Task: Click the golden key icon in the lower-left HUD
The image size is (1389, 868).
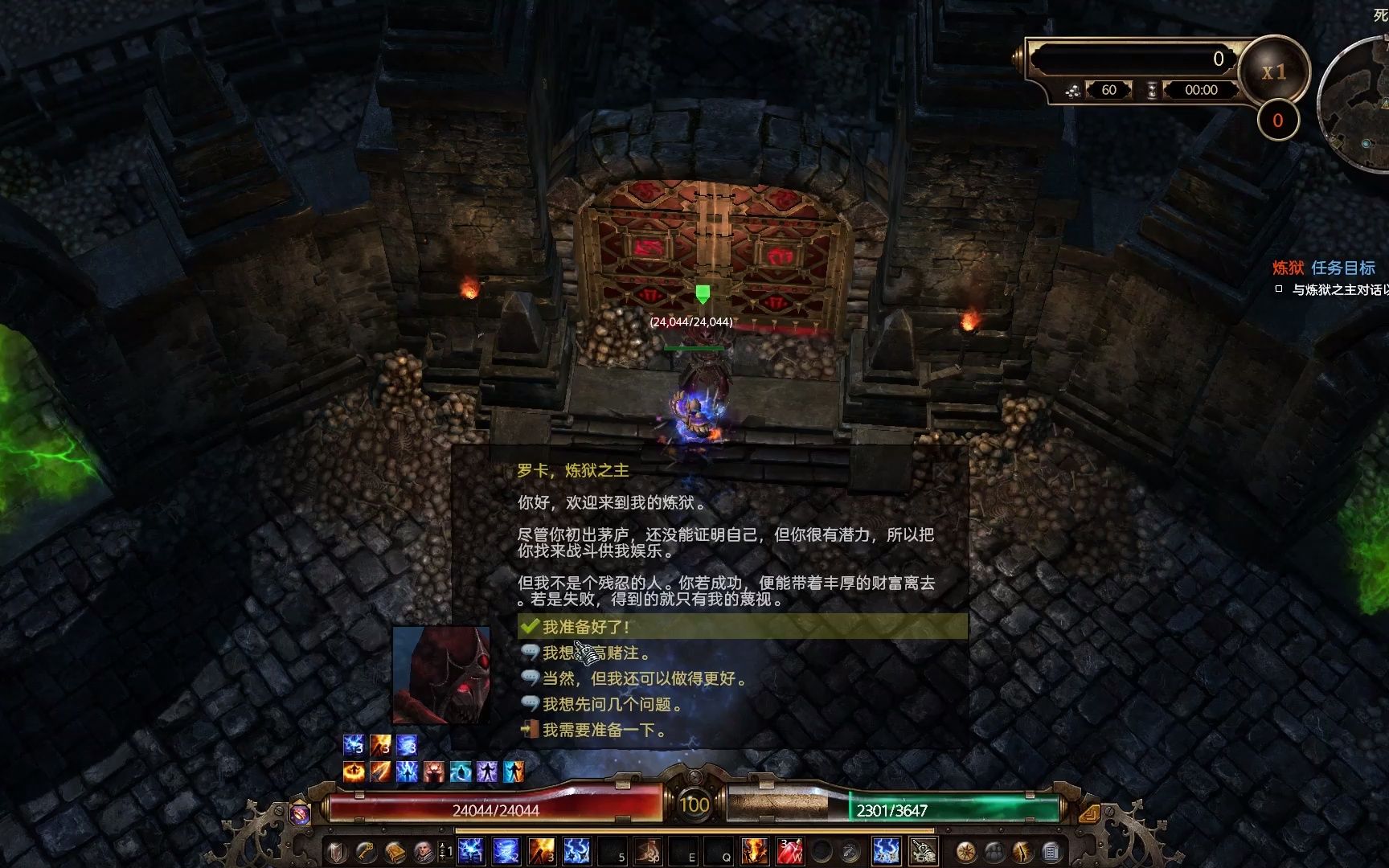Action: (x=364, y=852)
